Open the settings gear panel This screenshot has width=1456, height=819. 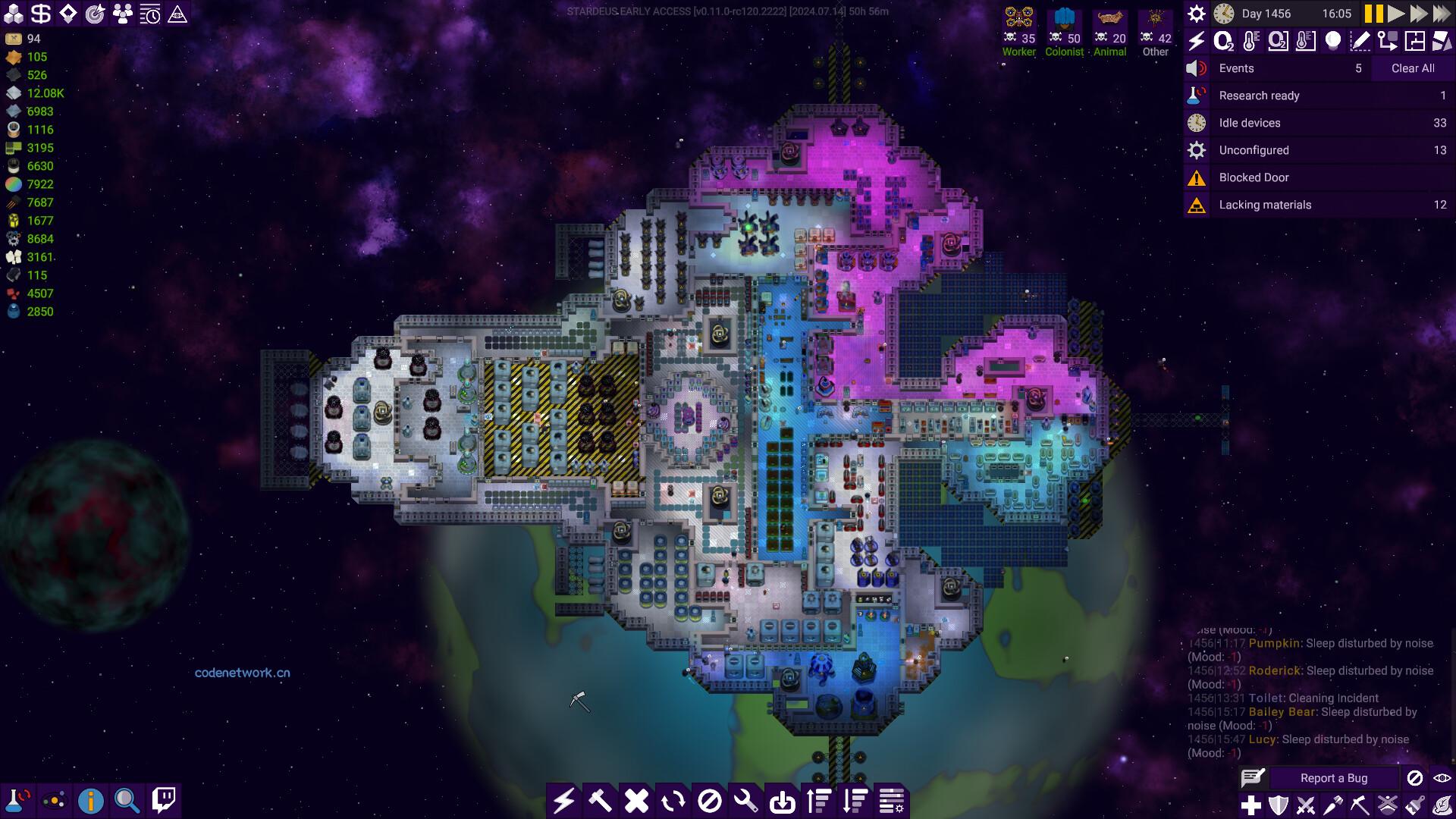point(1197,13)
